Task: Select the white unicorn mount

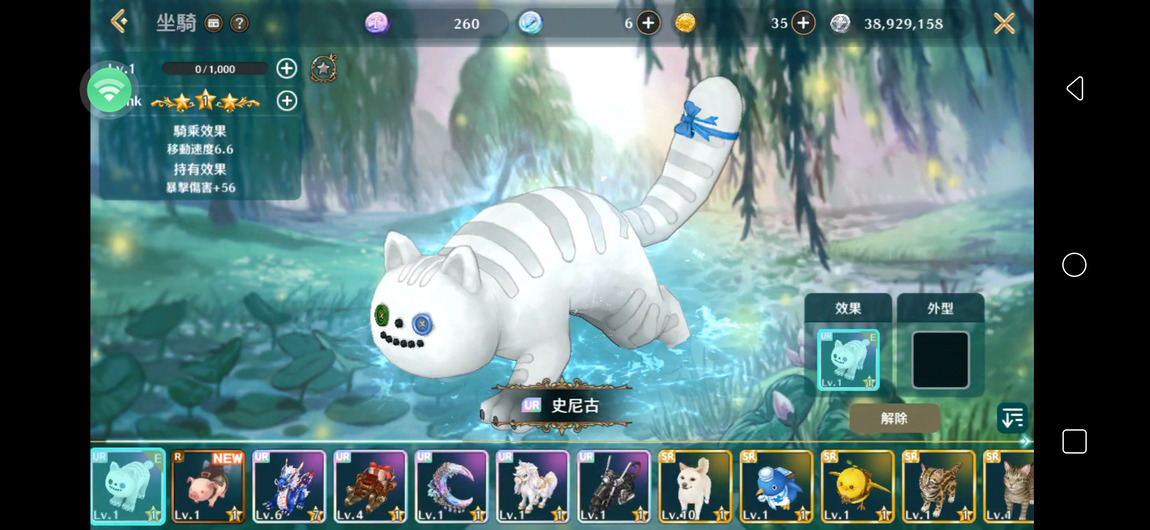Action: [533, 487]
